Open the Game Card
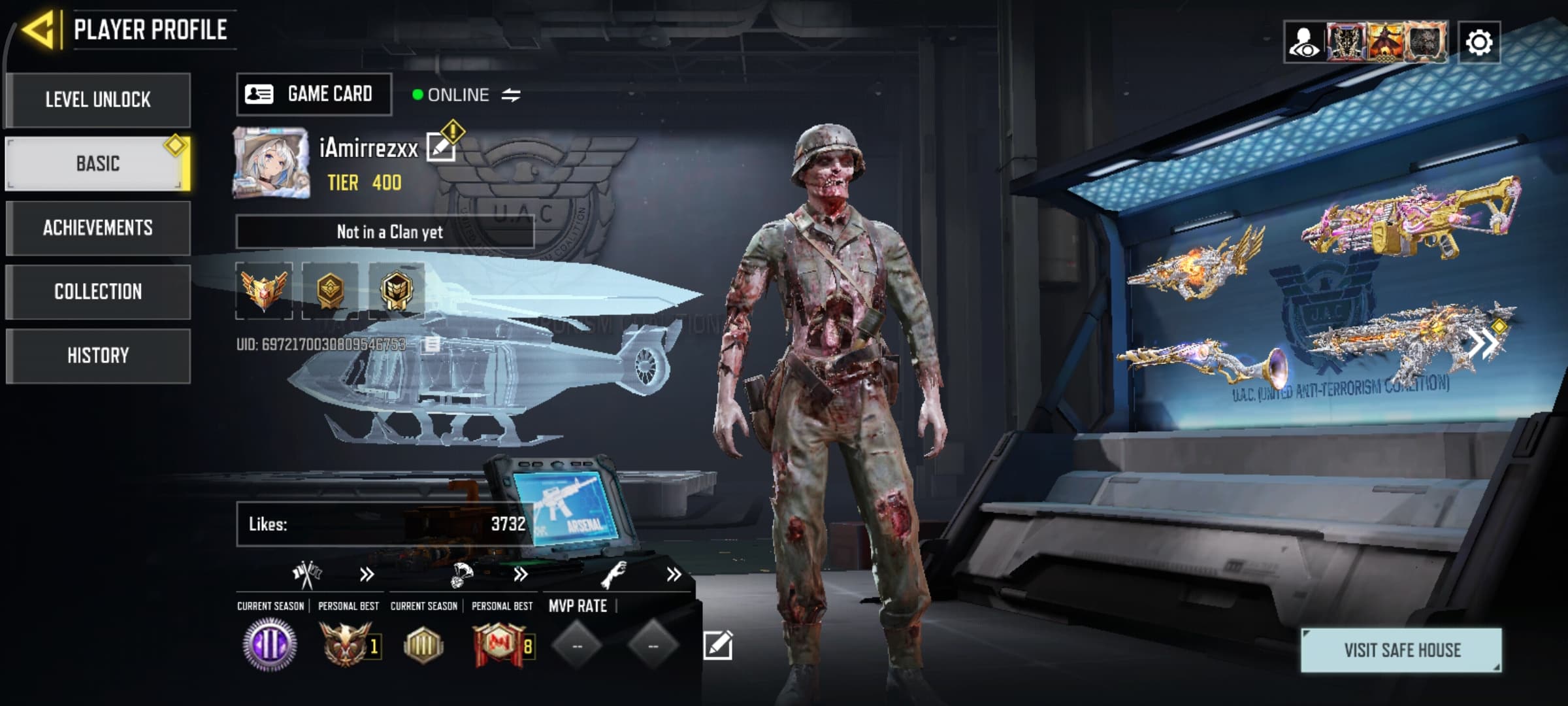The image size is (1568, 706). tap(314, 95)
